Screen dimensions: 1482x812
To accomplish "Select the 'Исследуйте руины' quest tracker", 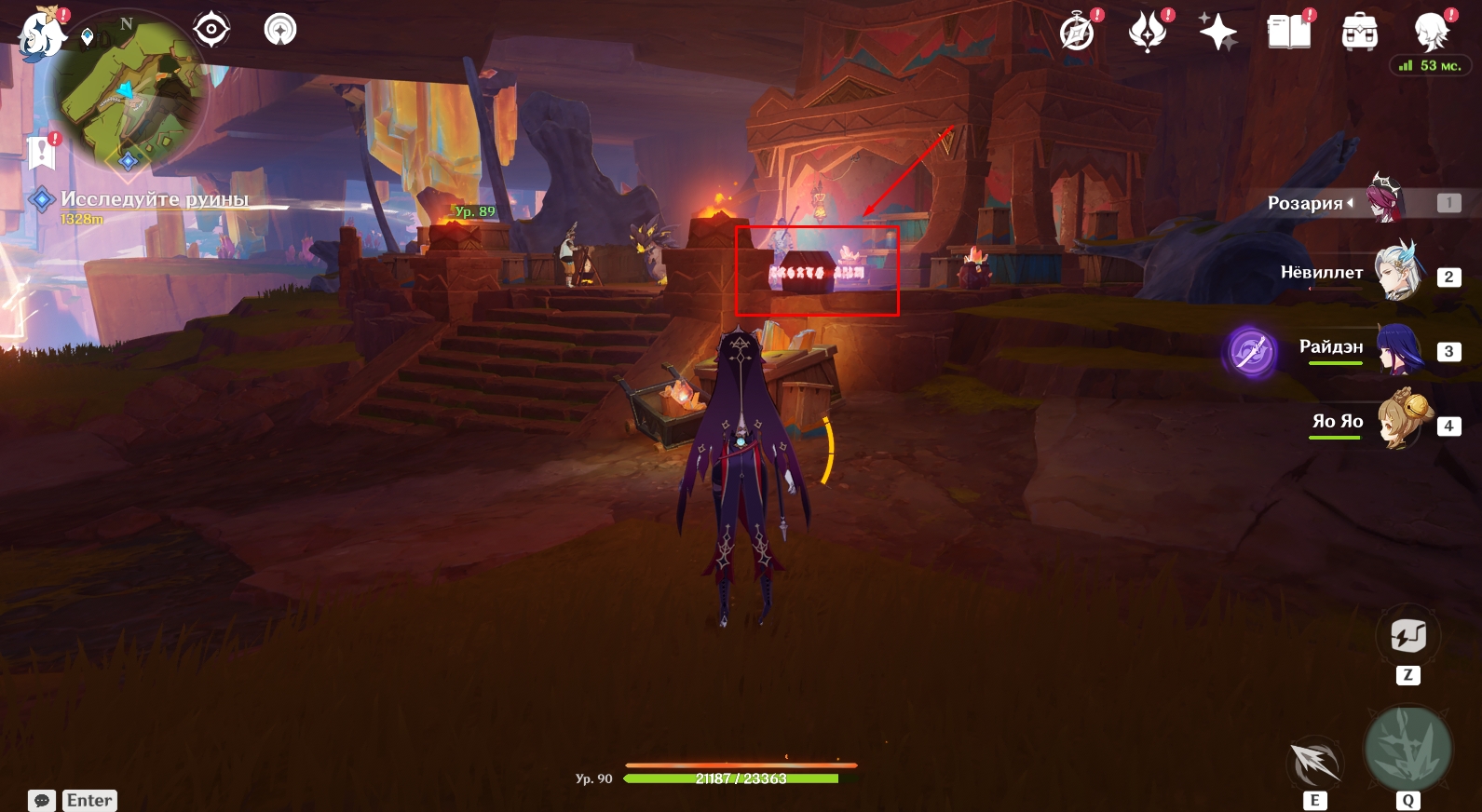I will pyautogui.click(x=154, y=199).
